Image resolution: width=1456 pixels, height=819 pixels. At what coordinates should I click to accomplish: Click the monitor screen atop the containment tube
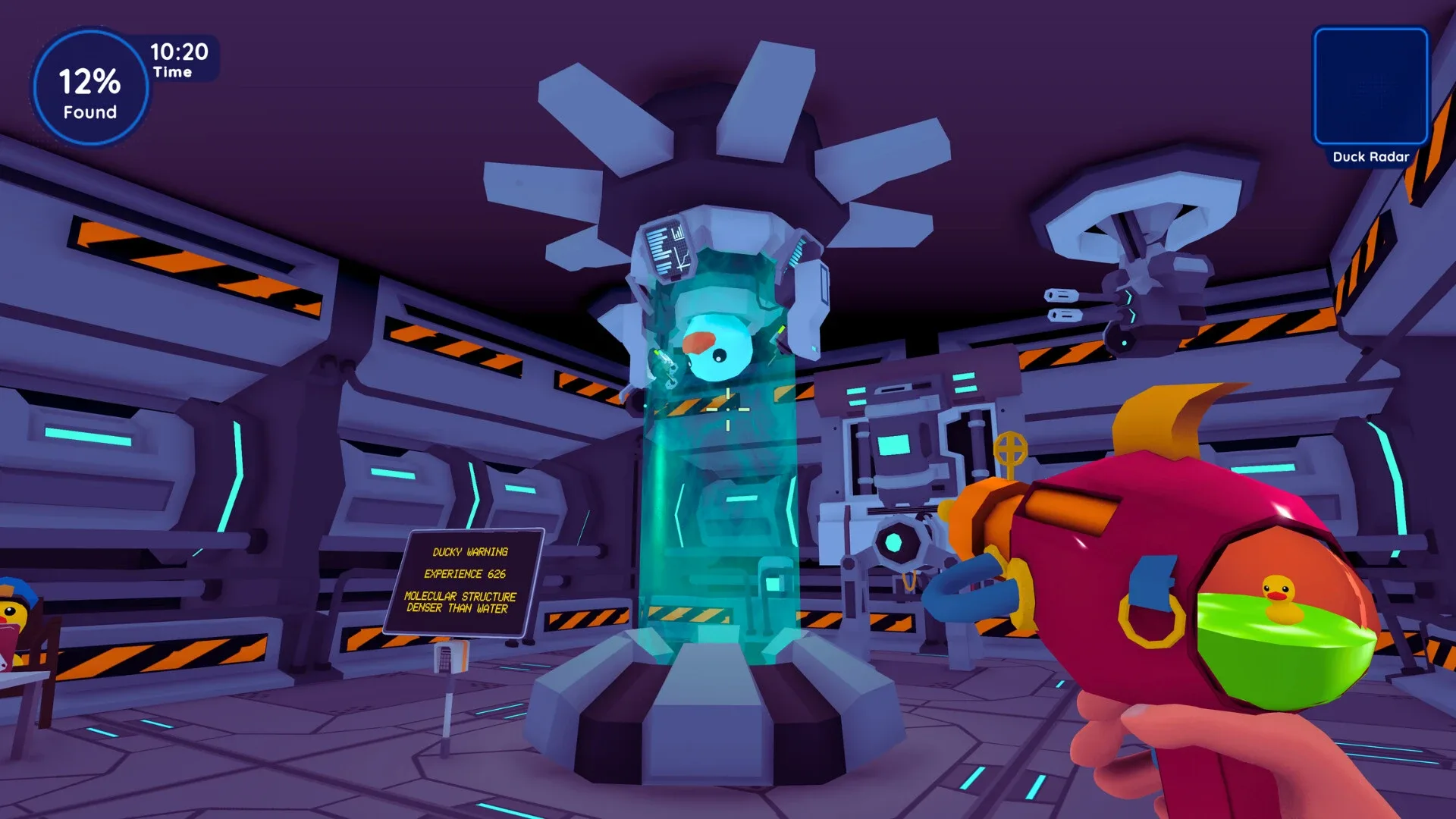667,250
